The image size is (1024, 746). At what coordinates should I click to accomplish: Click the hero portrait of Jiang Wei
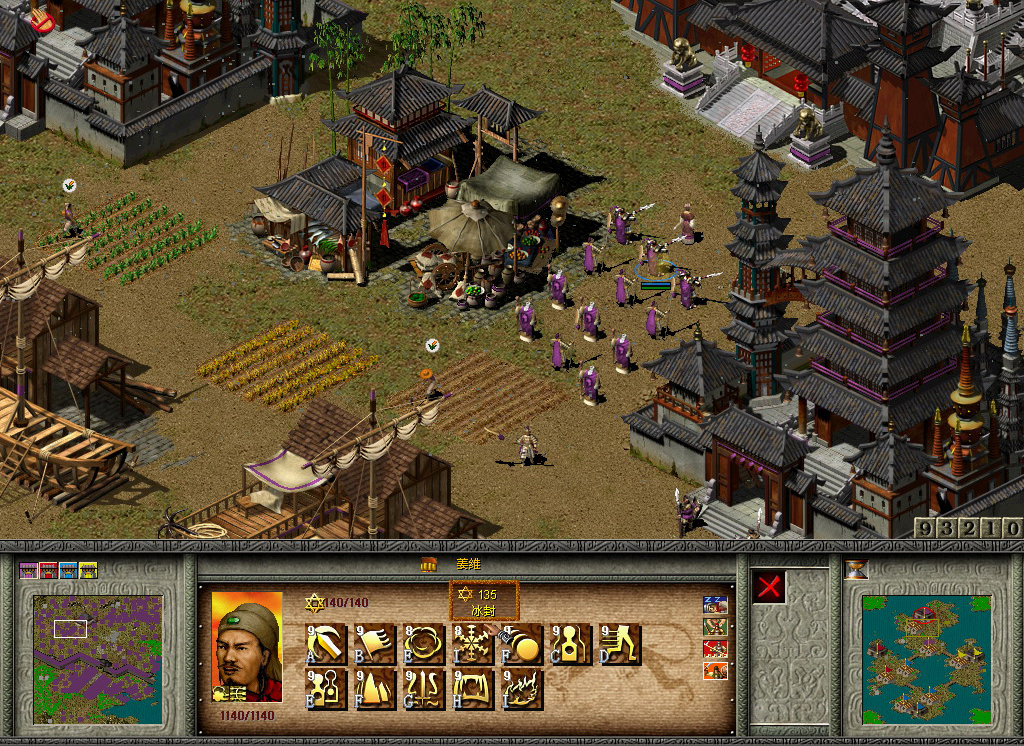[248, 645]
